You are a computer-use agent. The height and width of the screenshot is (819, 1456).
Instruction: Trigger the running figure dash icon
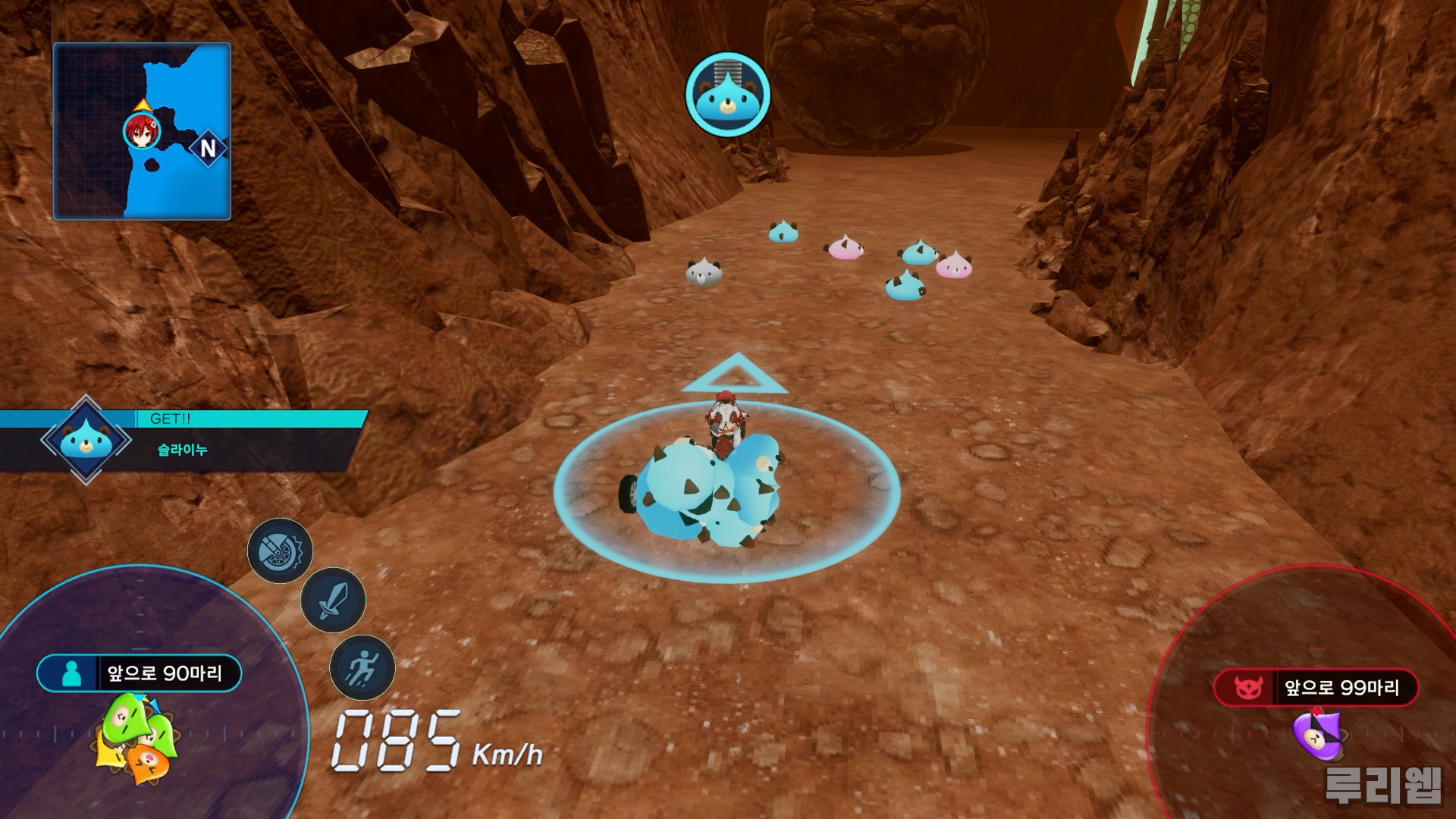pyautogui.click(x=362, y=667)
